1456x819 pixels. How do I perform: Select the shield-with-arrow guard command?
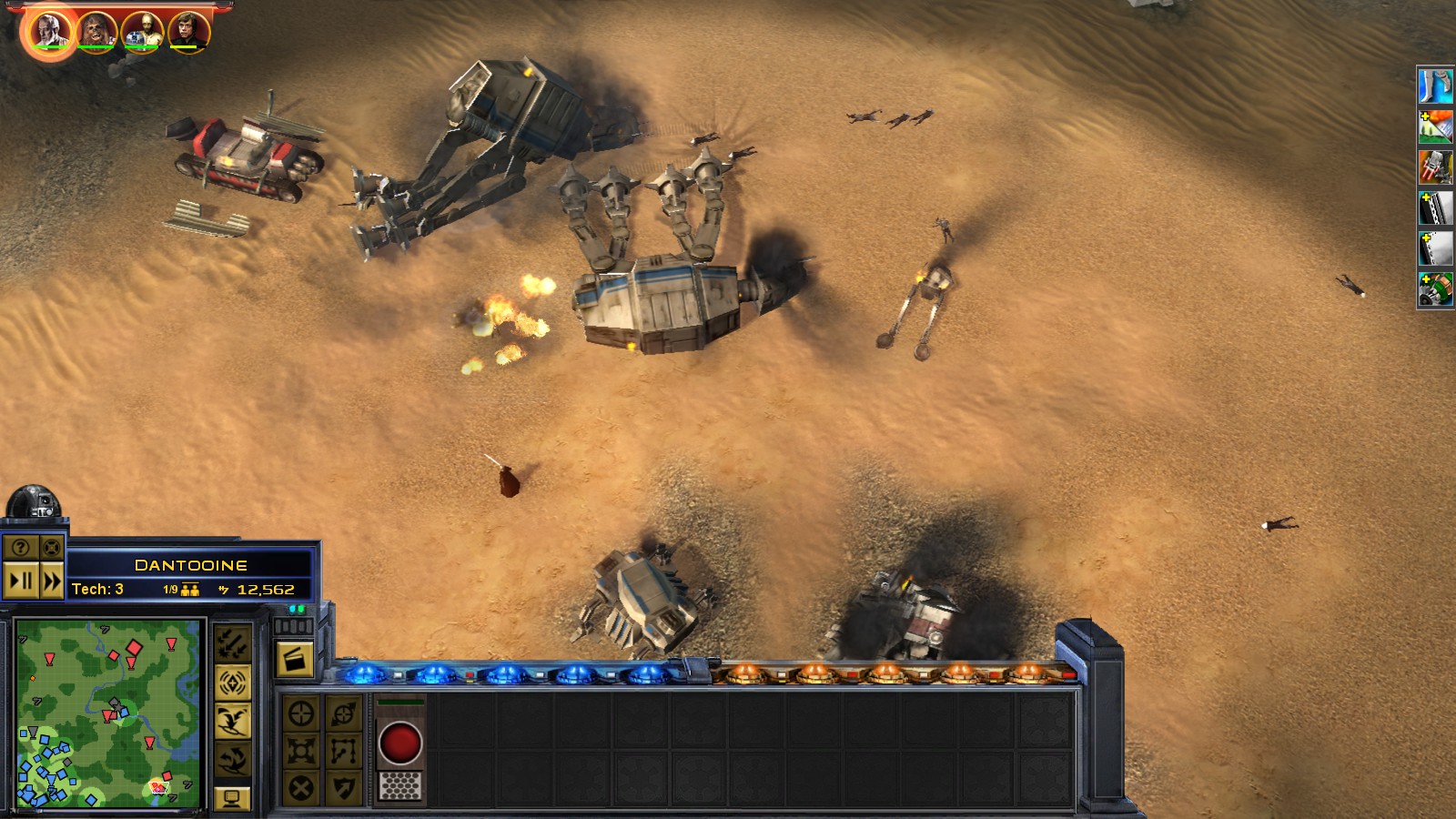coord(343,787)
